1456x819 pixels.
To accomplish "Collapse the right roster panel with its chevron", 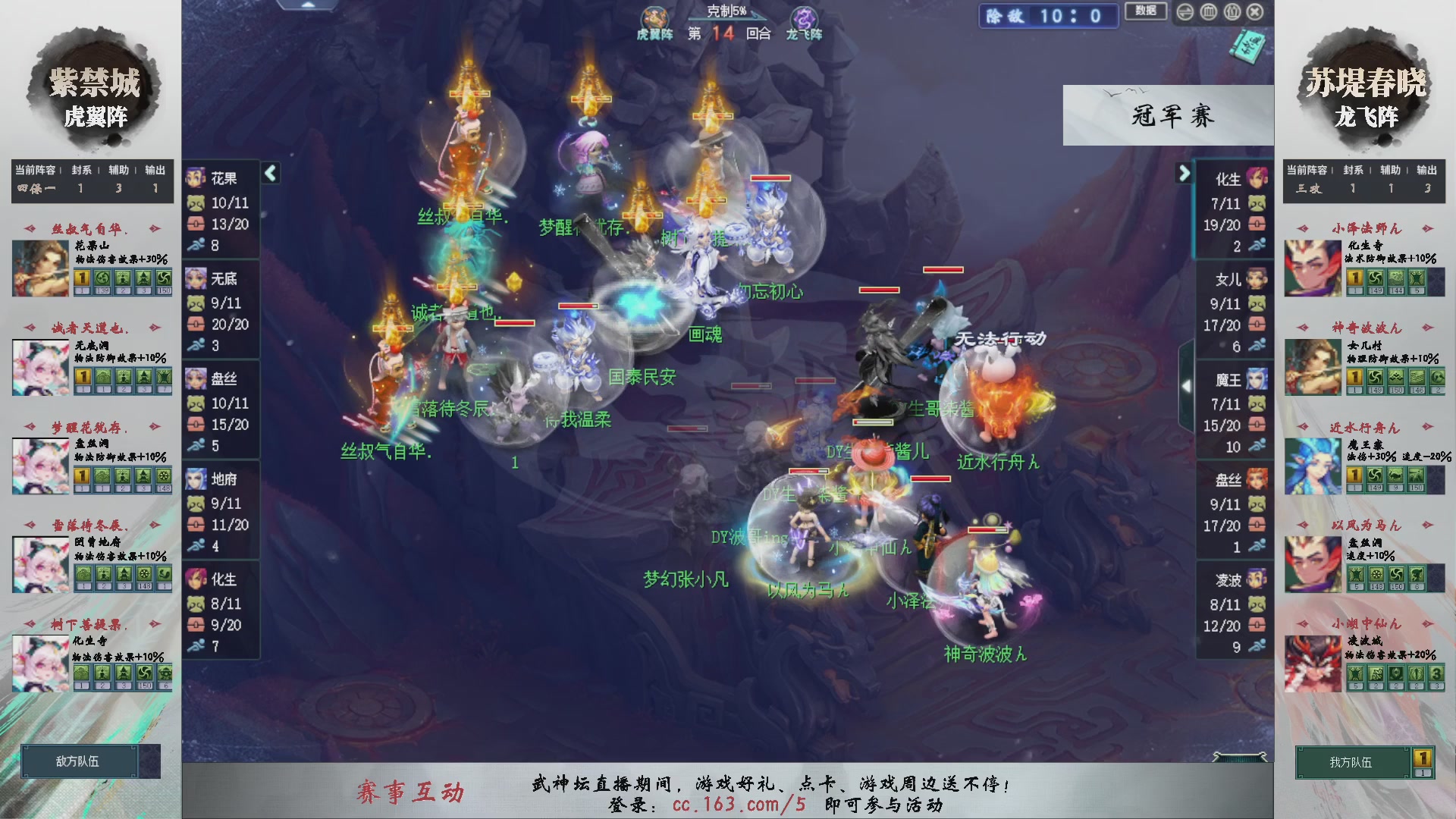I will [x=1184, y=173].
